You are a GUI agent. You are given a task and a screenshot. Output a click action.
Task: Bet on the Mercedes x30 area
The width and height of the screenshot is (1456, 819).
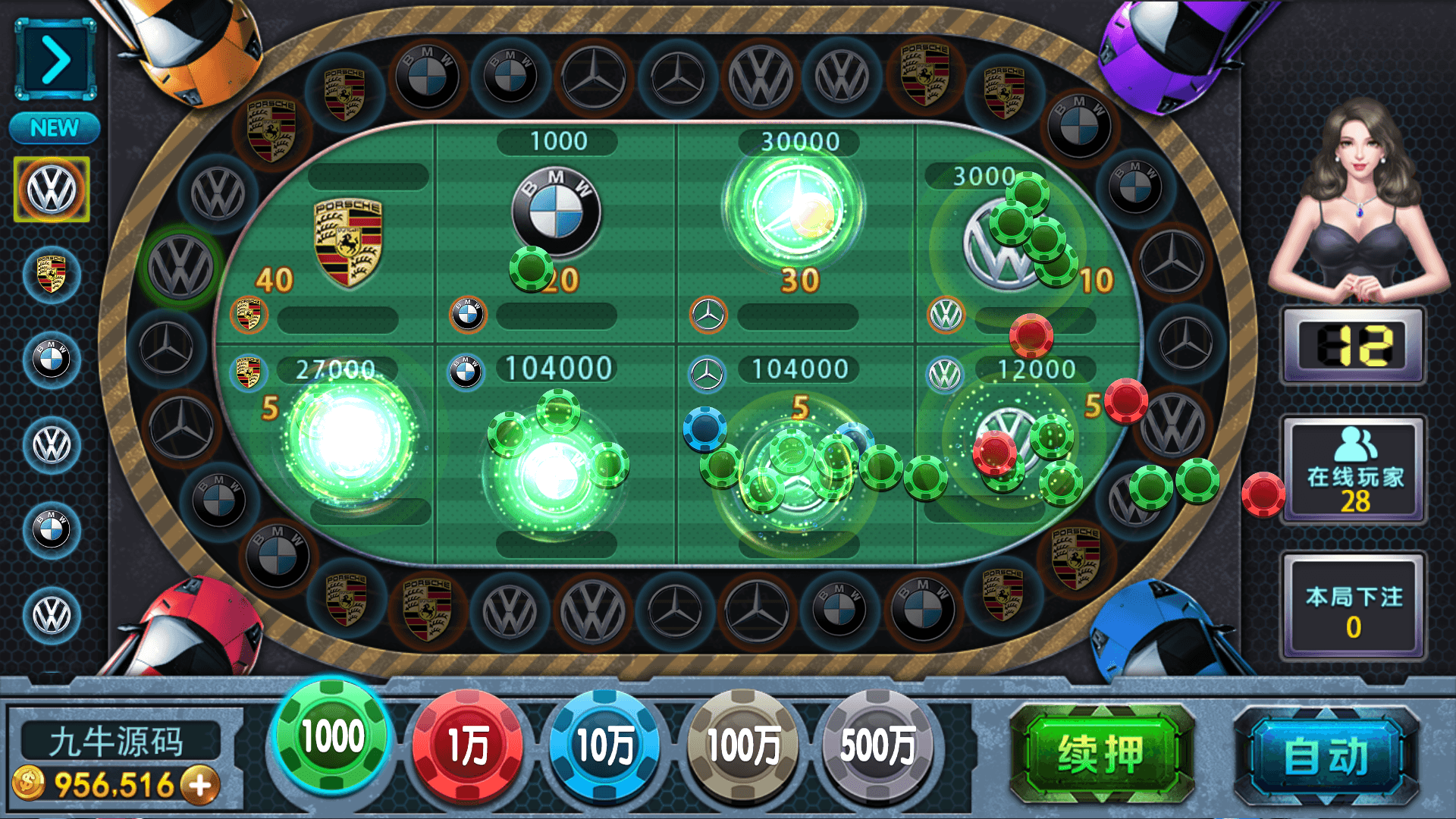pyautogui.click(x=796, y=227)
